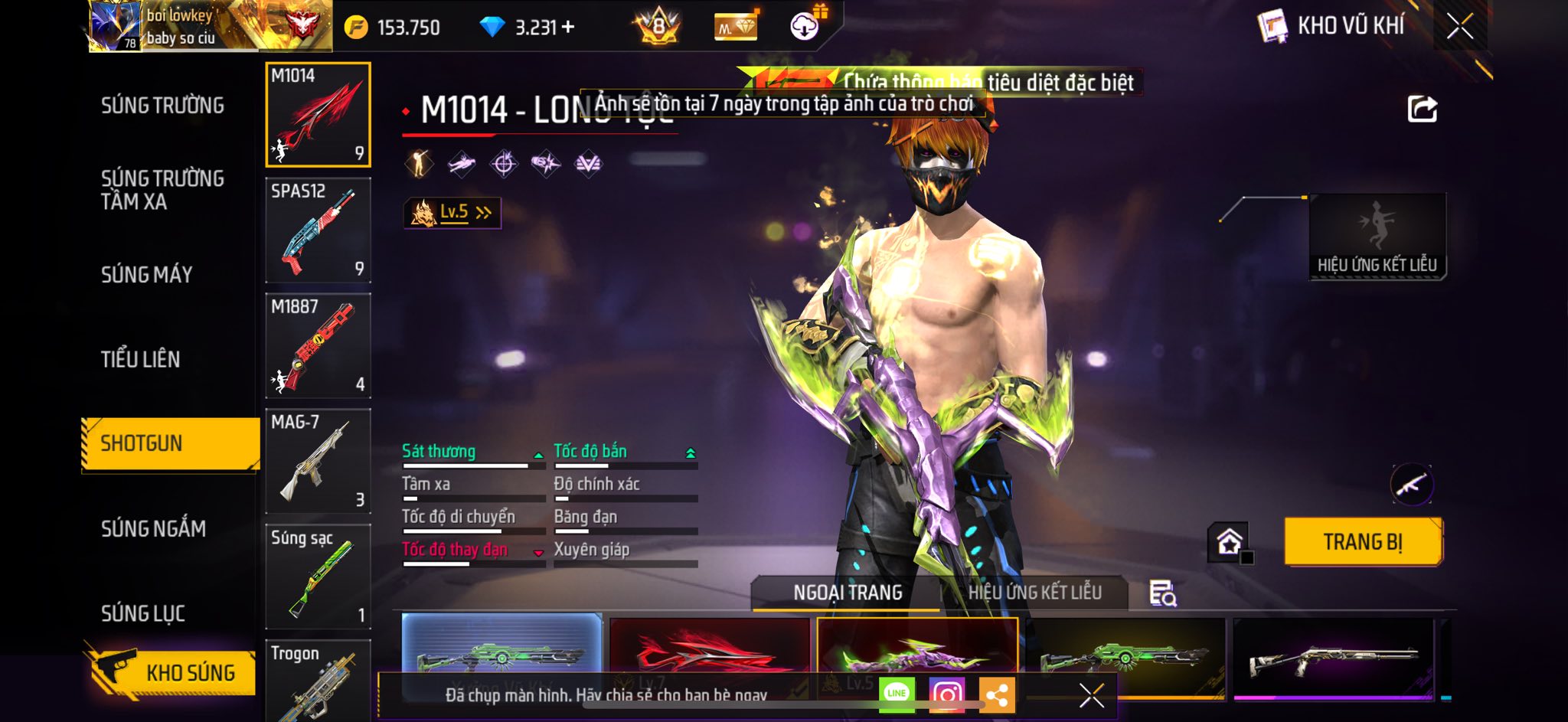Open the Hiệu Ứng Kết Liễu tab
The image size is (1568, 722).
click(1034, 593)
